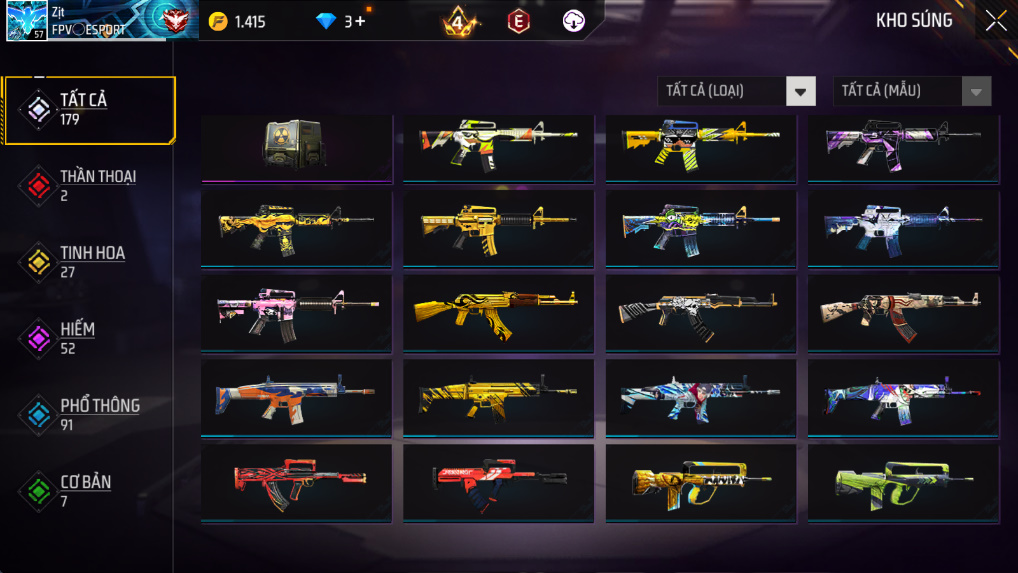Open the Tất Cả (Loại) dropdown
Screen dimensions: 1018x573
pos(736,91)
